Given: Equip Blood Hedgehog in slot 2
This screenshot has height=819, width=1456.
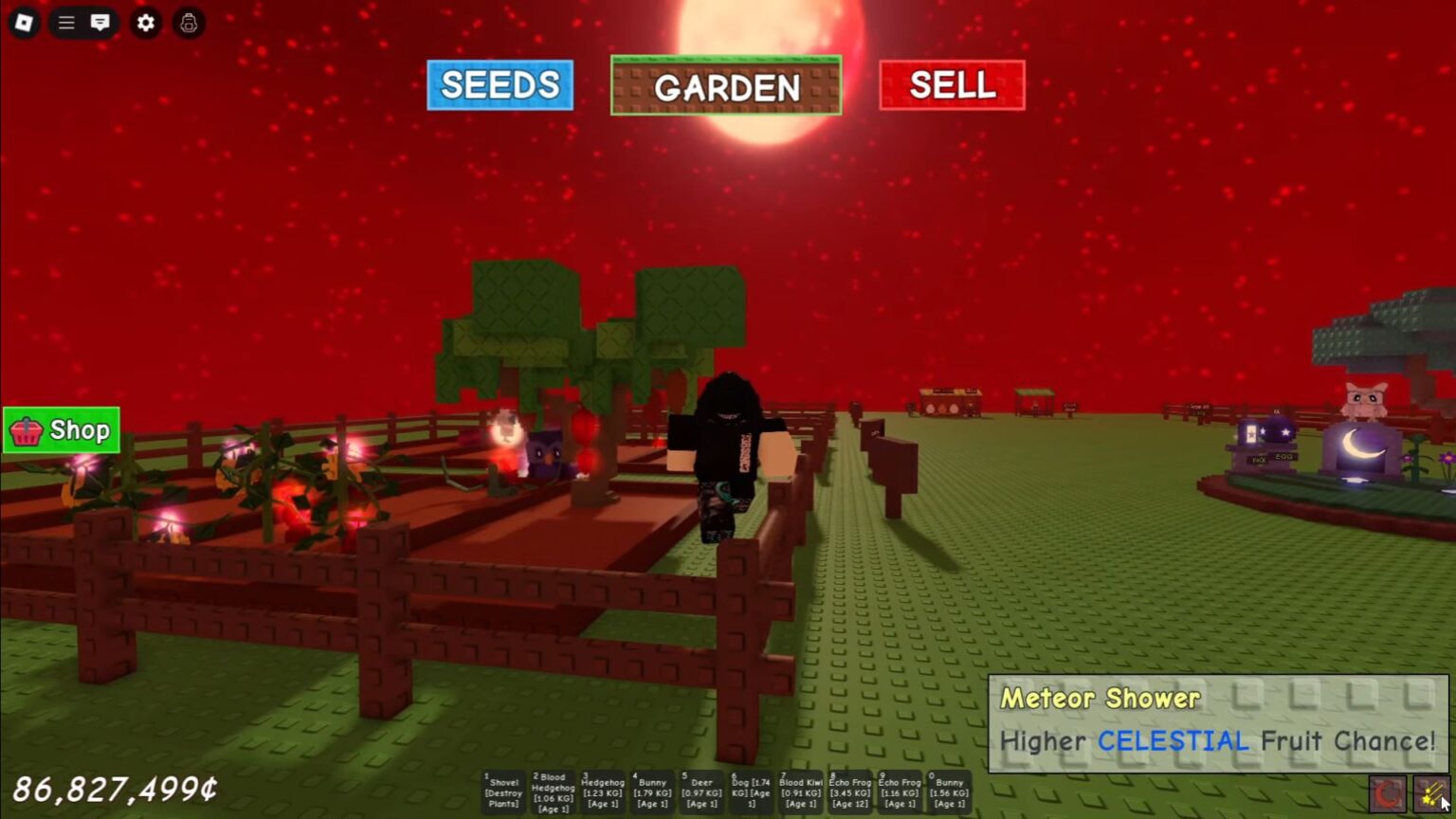Looking at the screenshot, I should click(553, 792).
